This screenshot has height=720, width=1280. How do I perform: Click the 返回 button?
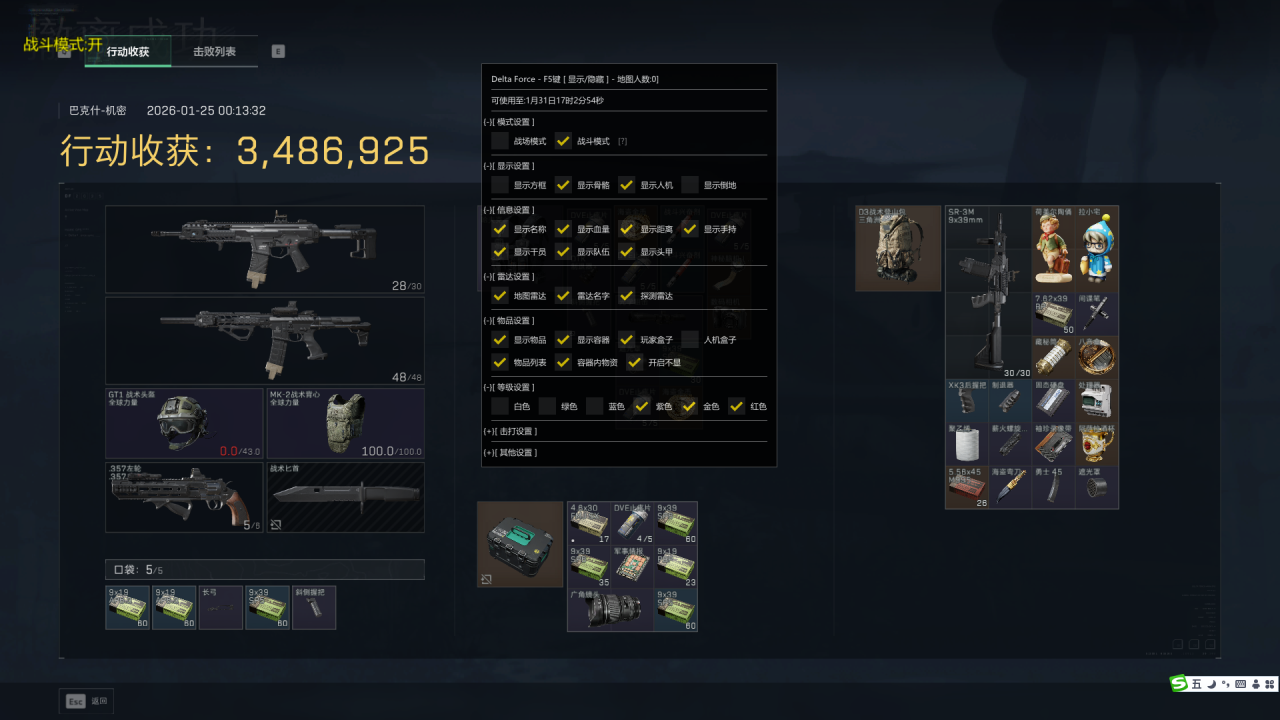87,701
